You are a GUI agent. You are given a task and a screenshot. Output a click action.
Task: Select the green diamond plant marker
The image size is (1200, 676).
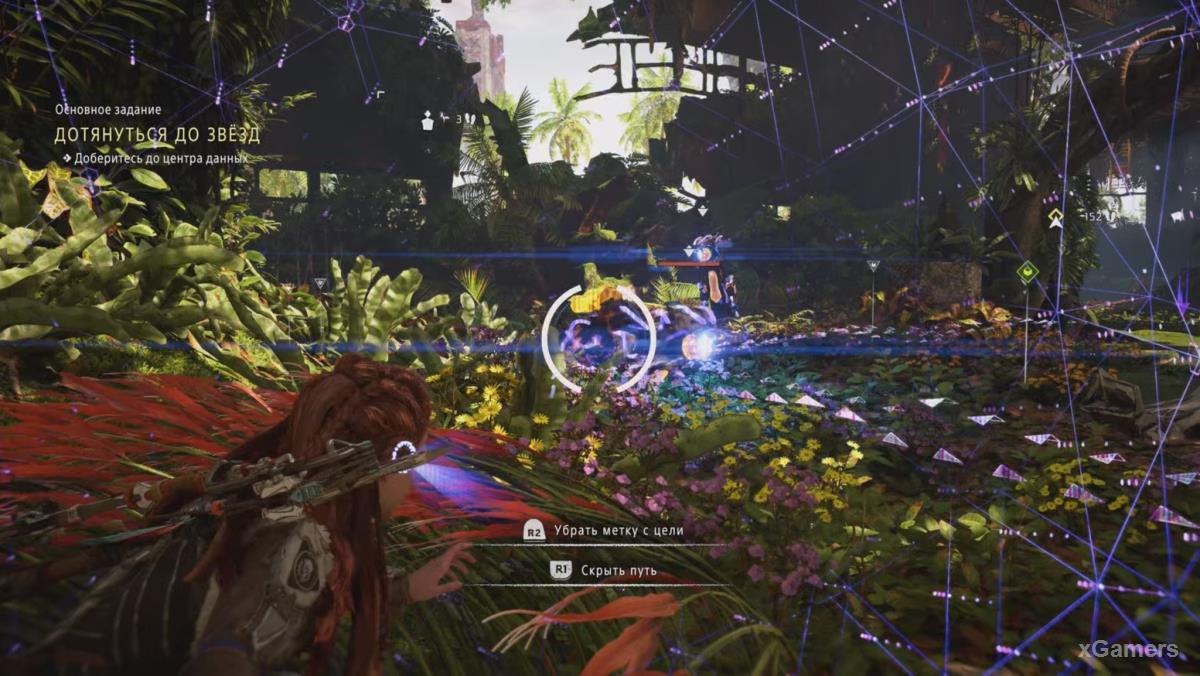coord(1027,271)
